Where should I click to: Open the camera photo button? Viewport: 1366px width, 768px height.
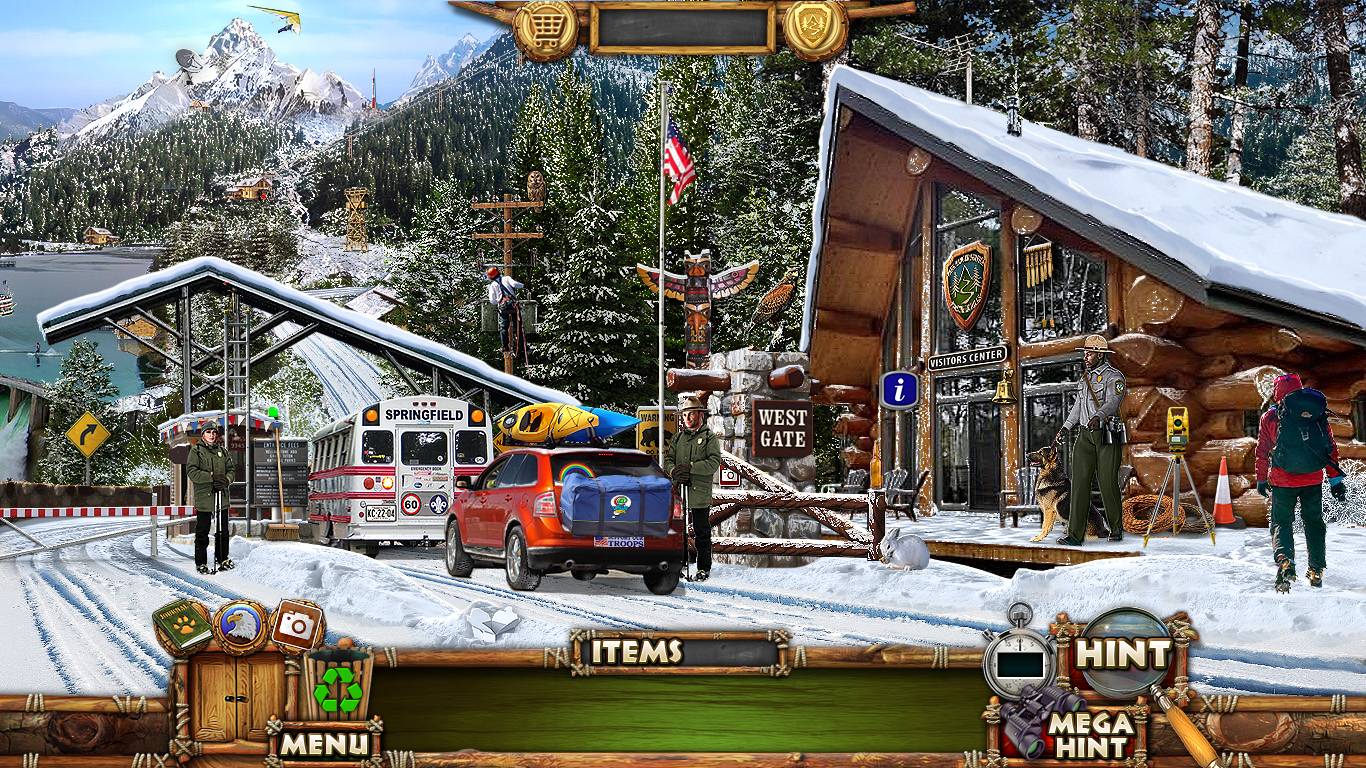(x=296, y=625)
